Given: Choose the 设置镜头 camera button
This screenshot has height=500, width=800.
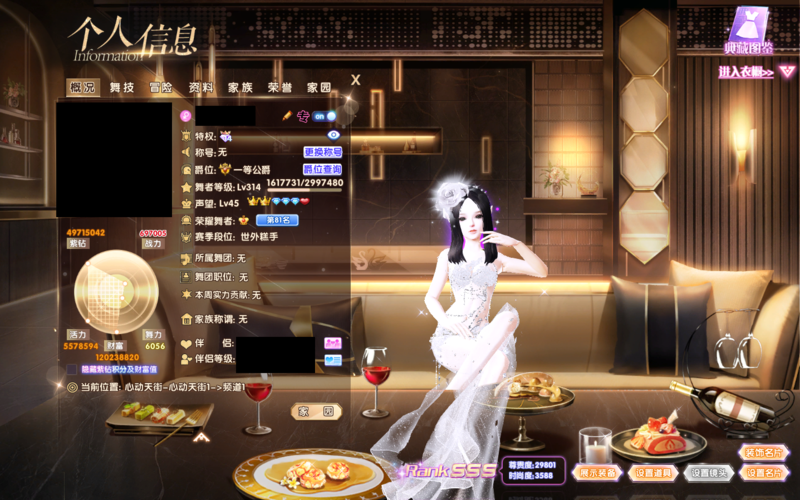Looking at the screenshot, I should point(708,473).
